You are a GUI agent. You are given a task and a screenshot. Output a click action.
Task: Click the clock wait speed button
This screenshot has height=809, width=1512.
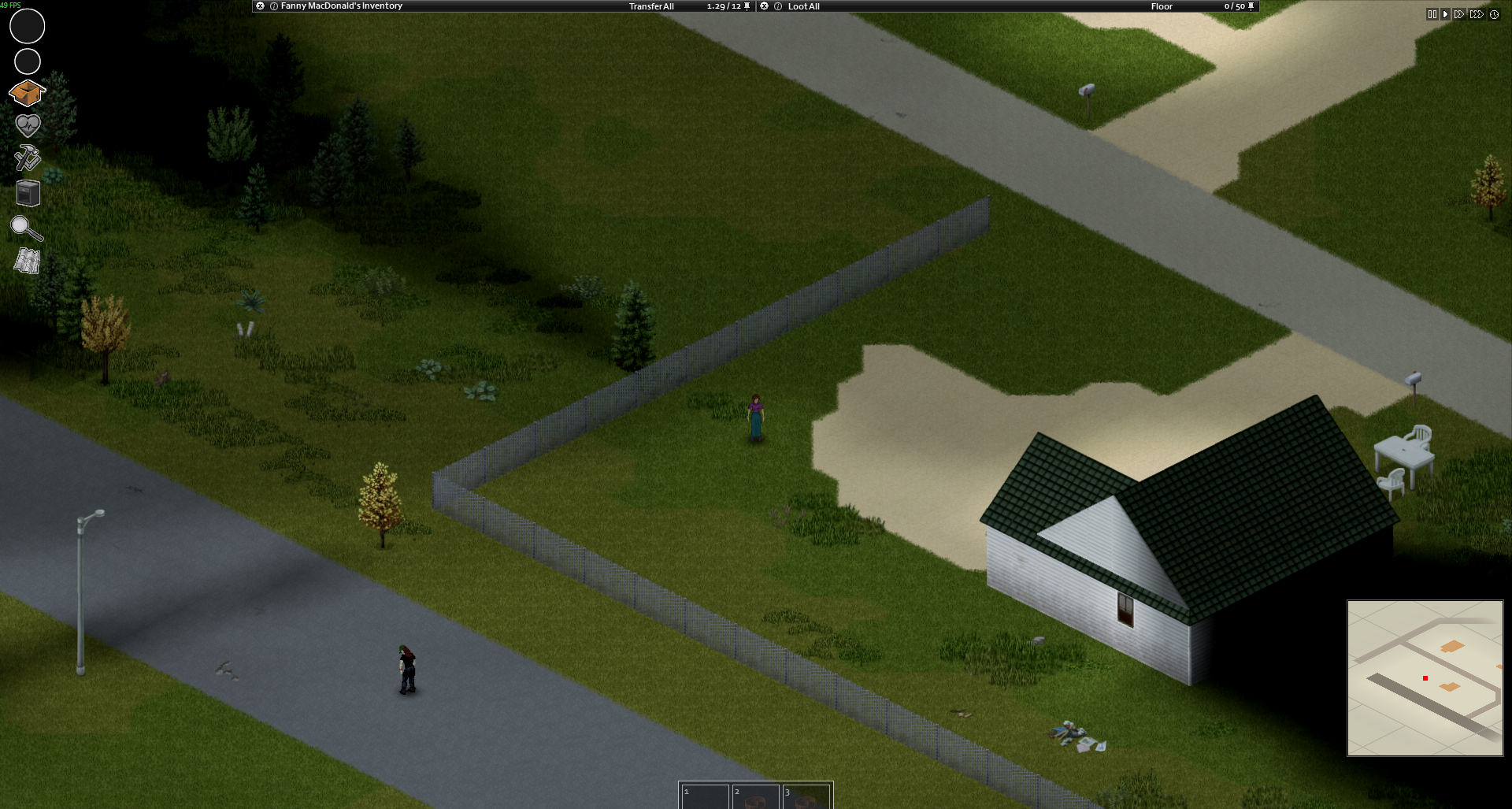pyautogui.click(x=1494, y=14)
